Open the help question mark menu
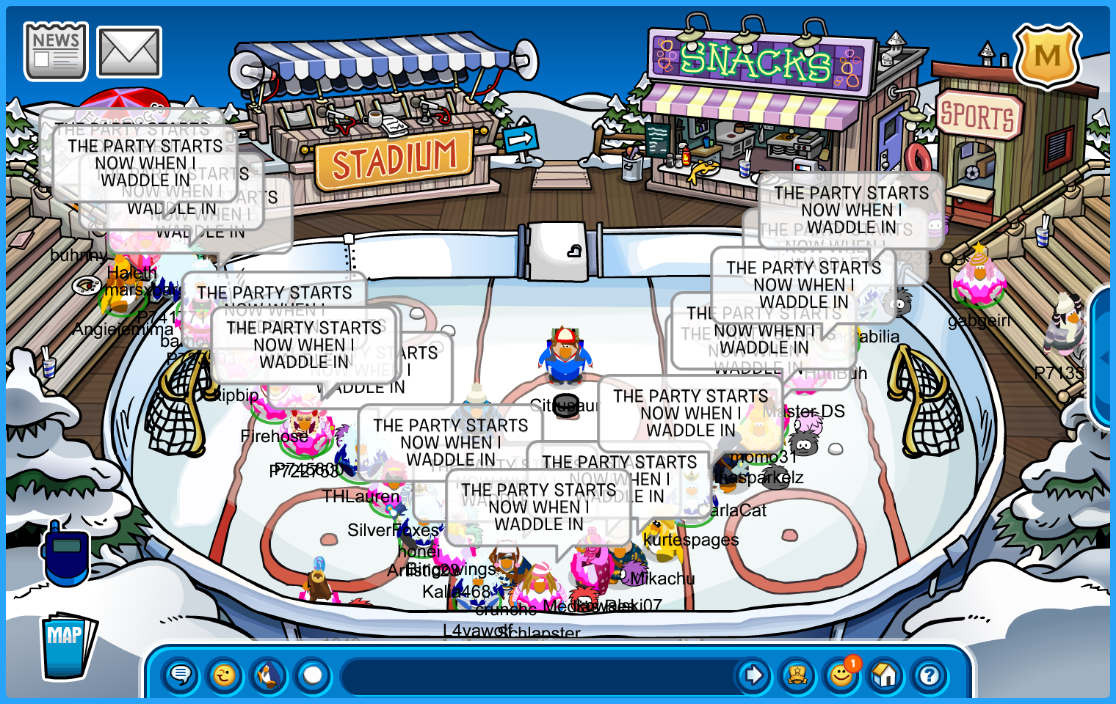1116x704 pixels. 929,676
